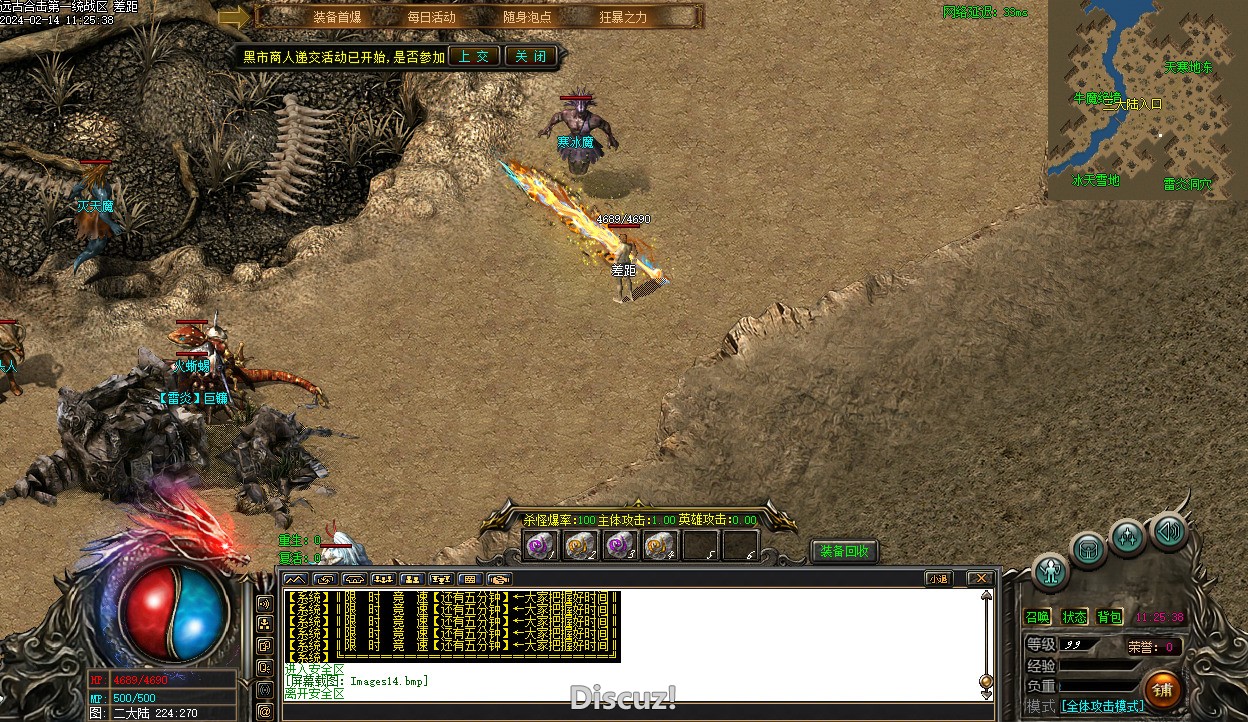Click the 小退 logout button
Screen dimensions: 1248x722
click(938, 578)
